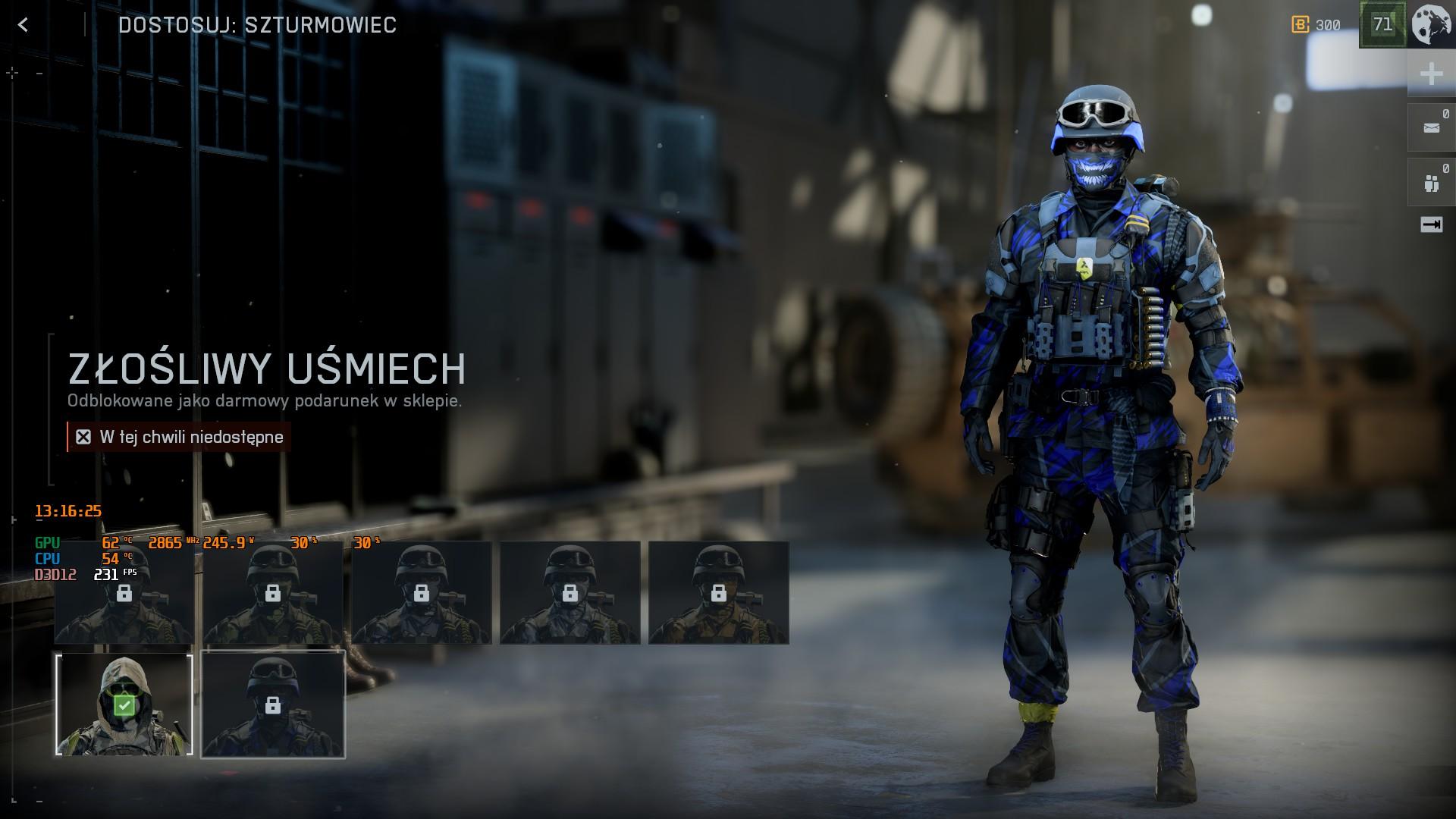The width and height of the screenshot is (1456, 819).
Task: Click the plus button to add players
Action: click(1431, 74)
